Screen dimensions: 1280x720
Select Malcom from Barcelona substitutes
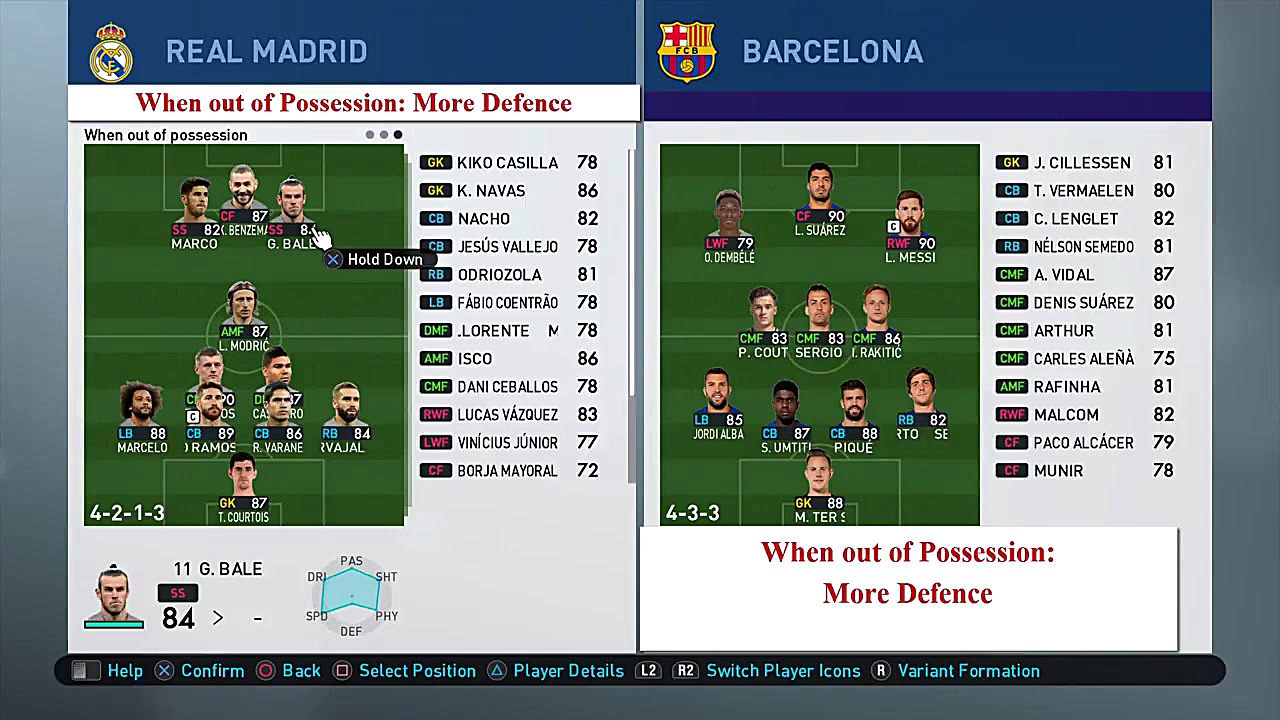(1066, 415)
